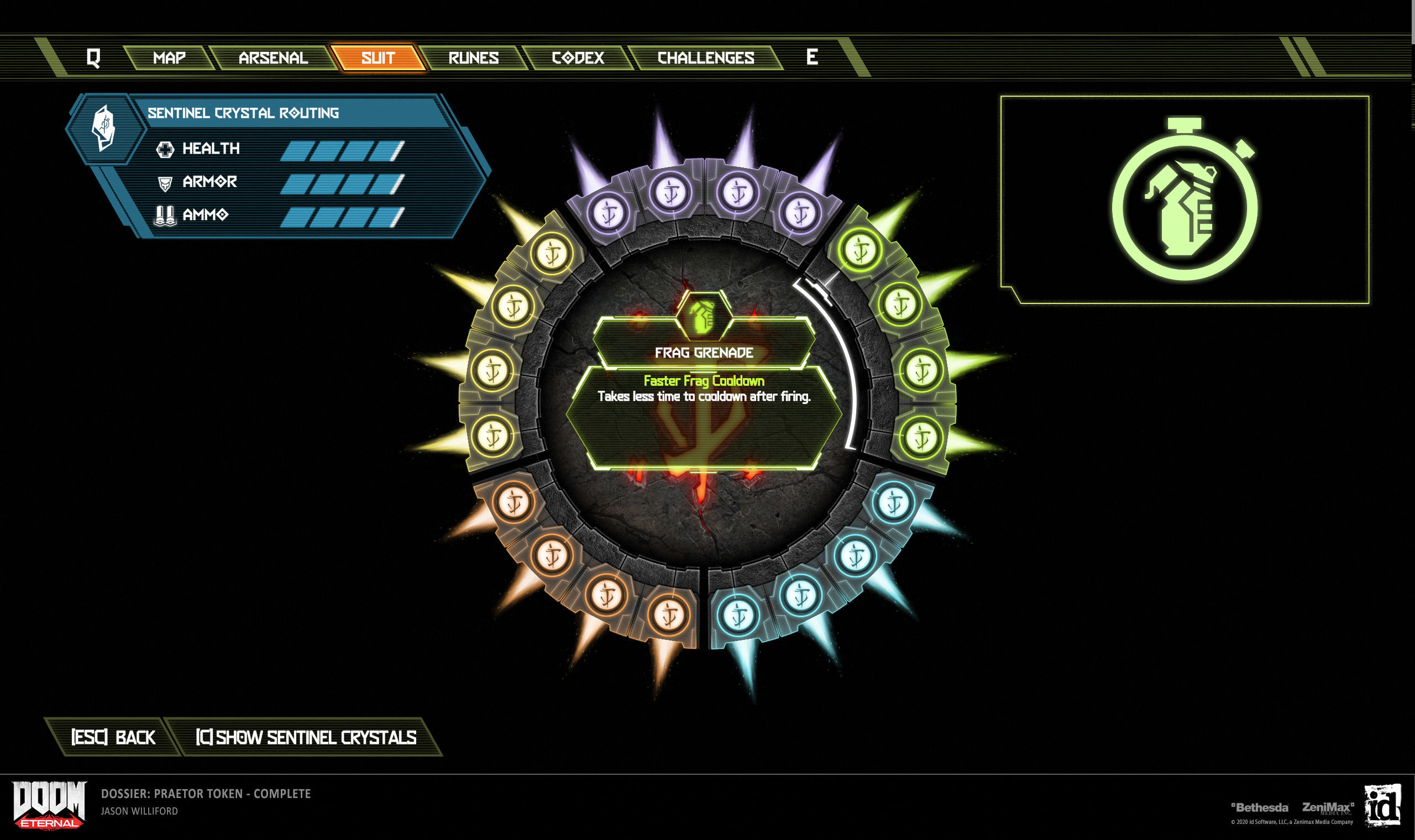
Task: Open the Codex tab
Action: pos(577,57)
